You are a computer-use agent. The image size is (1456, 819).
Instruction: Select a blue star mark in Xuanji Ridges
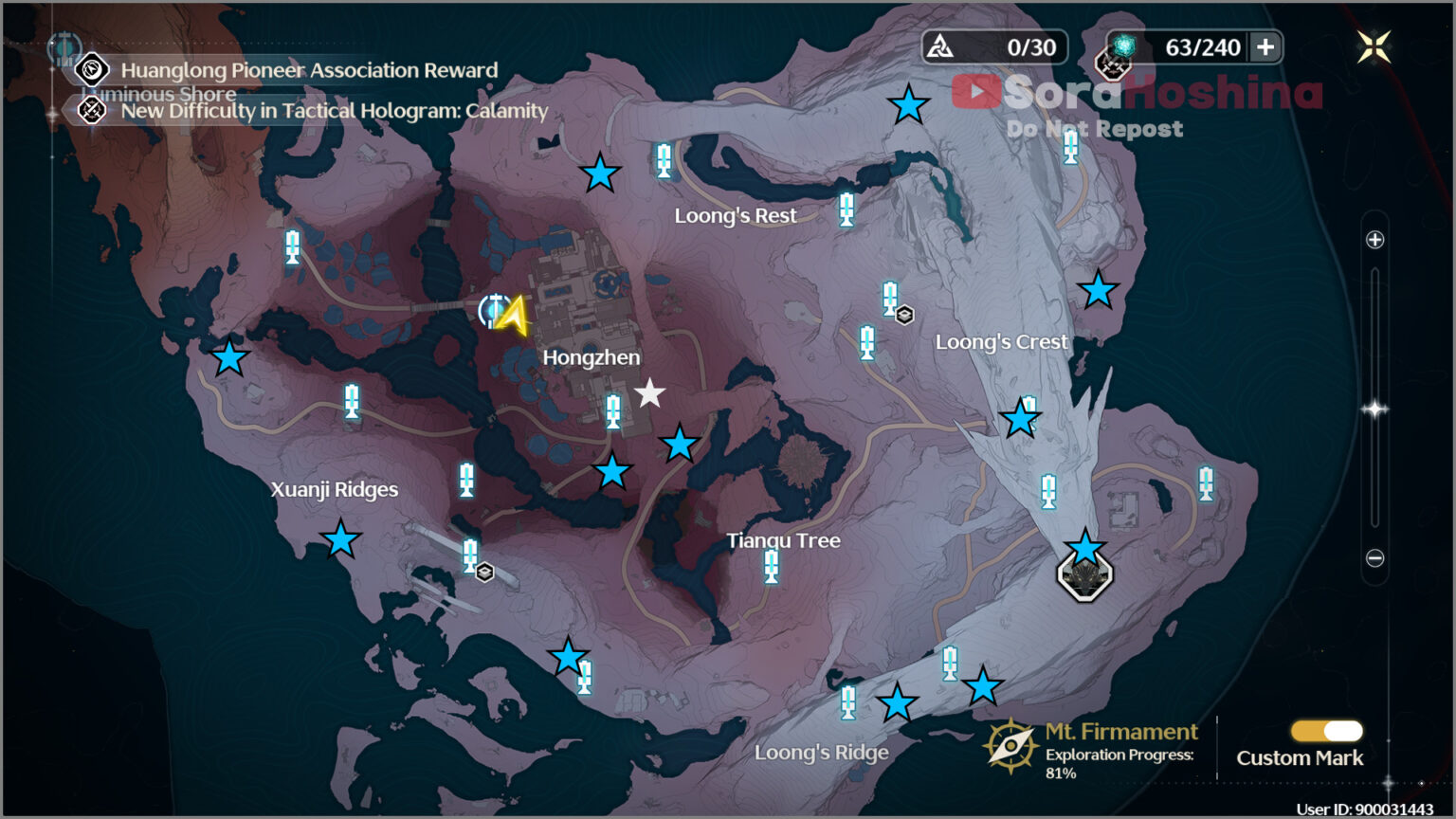340,542
